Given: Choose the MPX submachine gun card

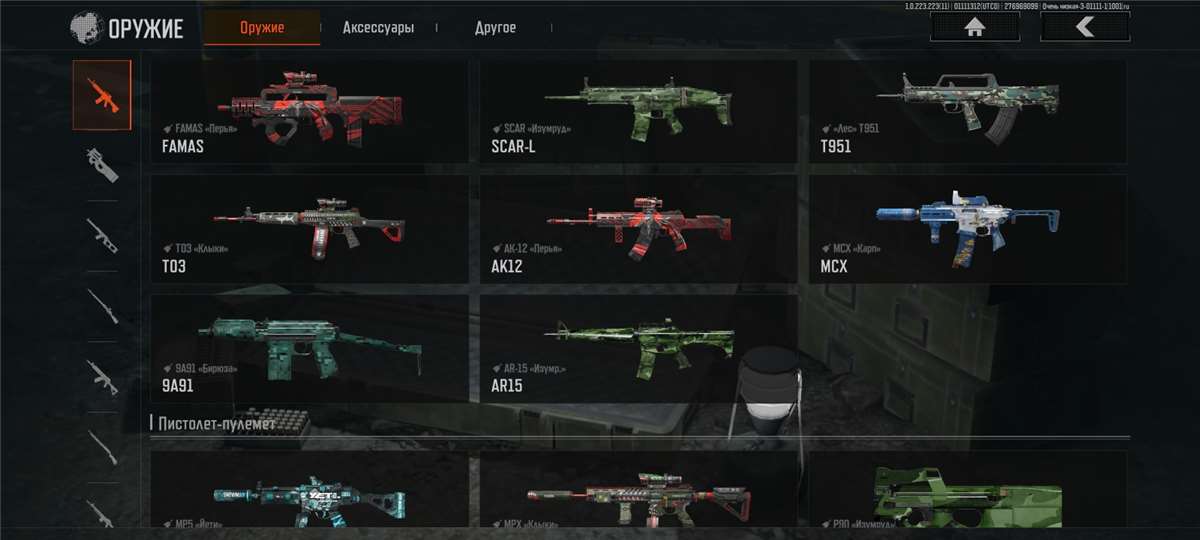Looking at the screenshot, I should pyautogui.click(x=638, y=490).
